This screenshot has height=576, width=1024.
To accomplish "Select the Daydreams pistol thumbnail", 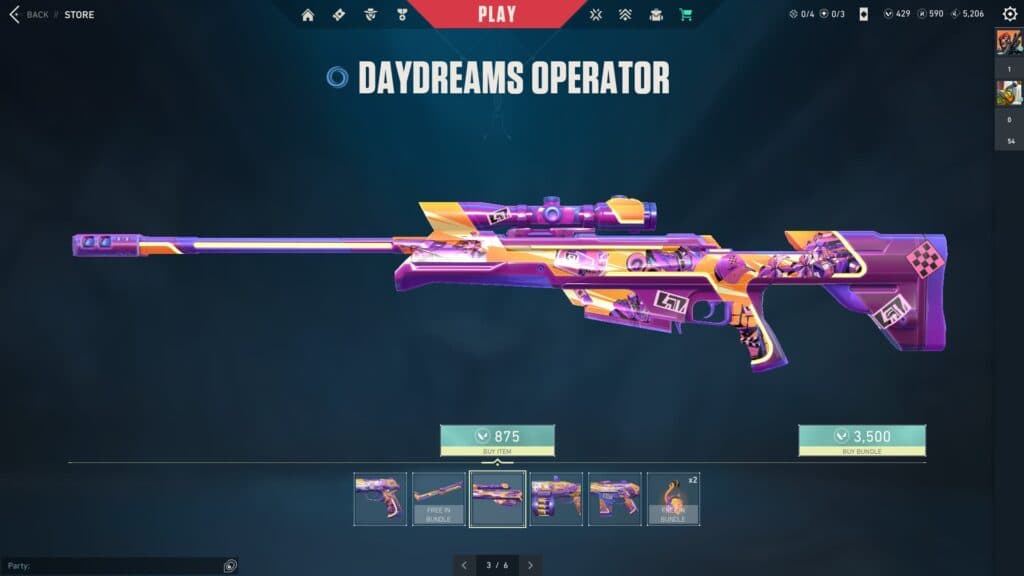I will pyautogui.click(x=380, y=498).
